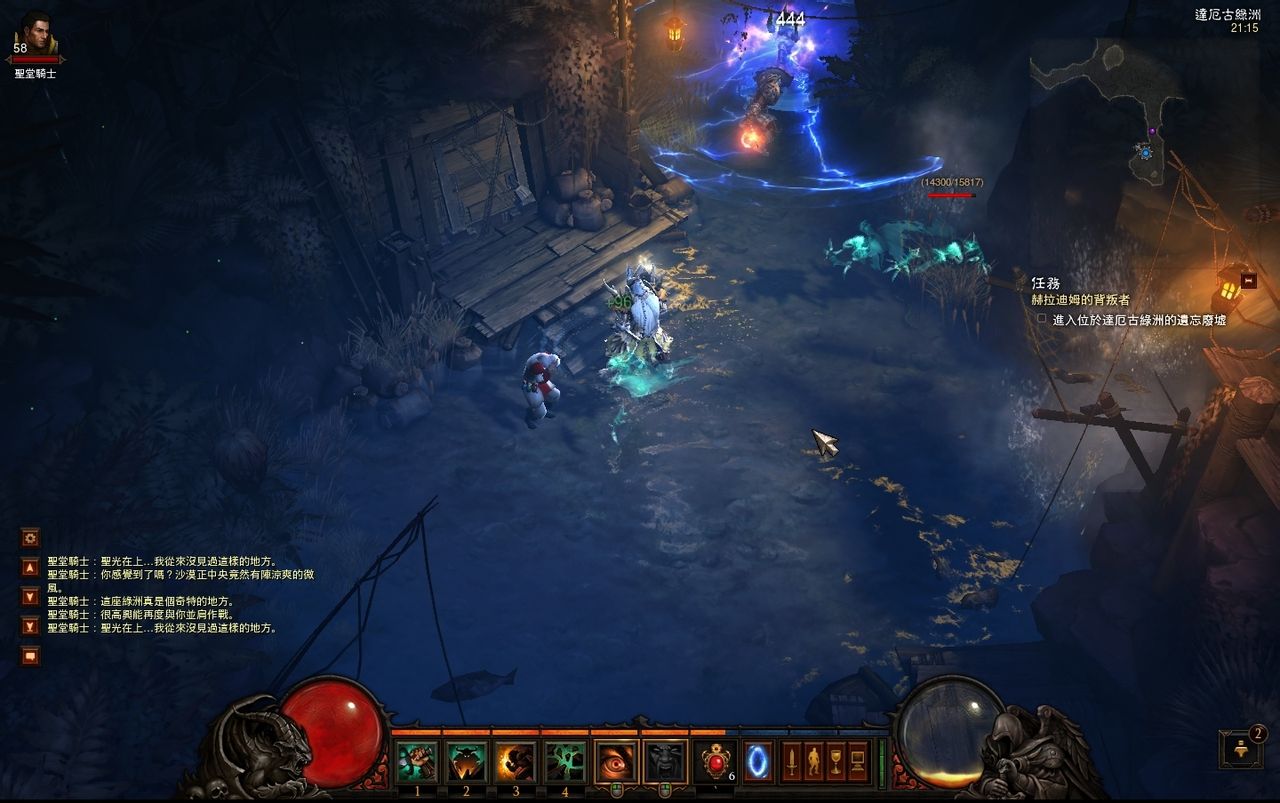Open chat settings gear button
The image size is (1280, 803).
30,538
